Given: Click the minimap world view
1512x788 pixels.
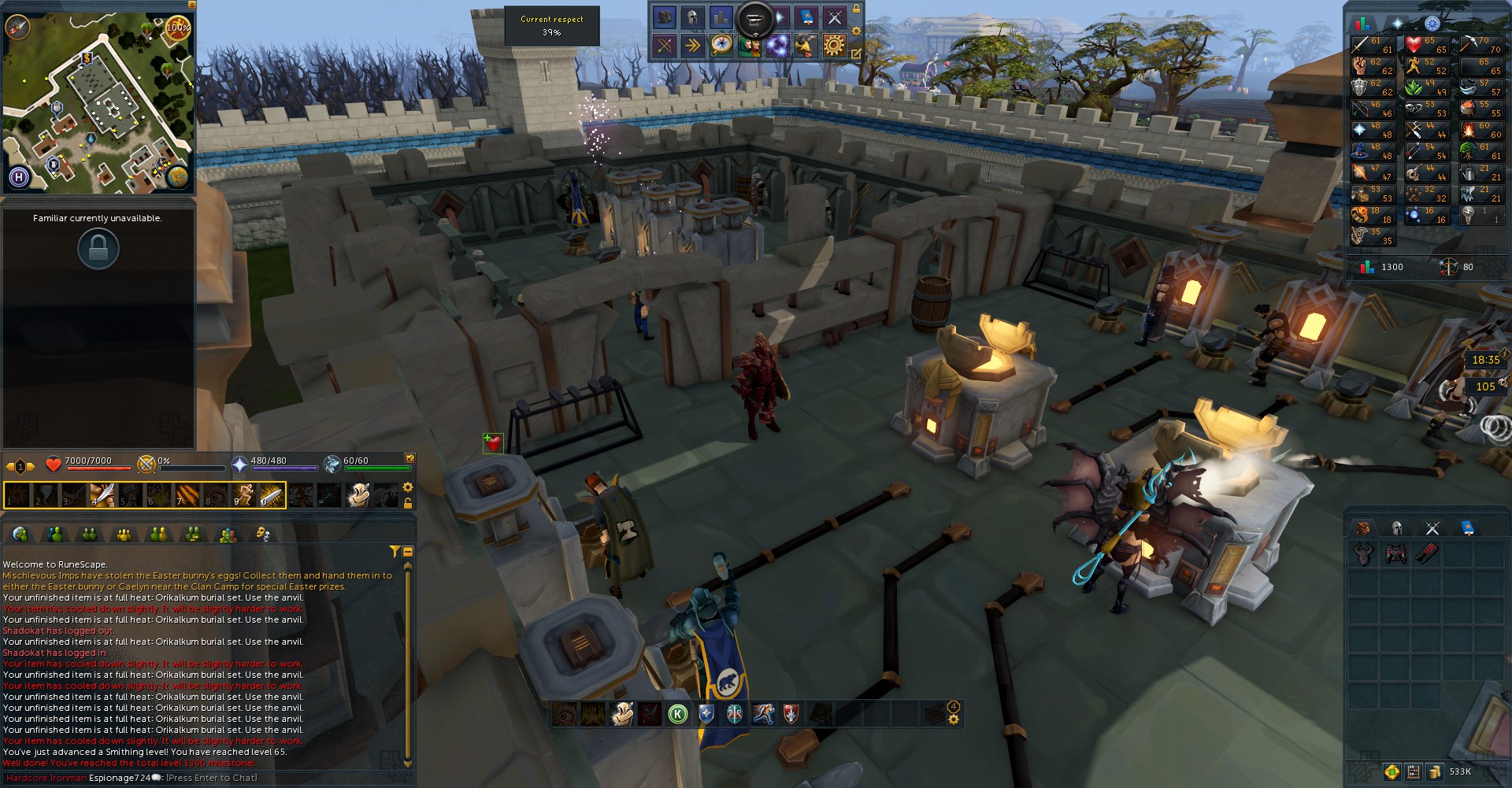Looking at the screenshot, I should [98, 102].
